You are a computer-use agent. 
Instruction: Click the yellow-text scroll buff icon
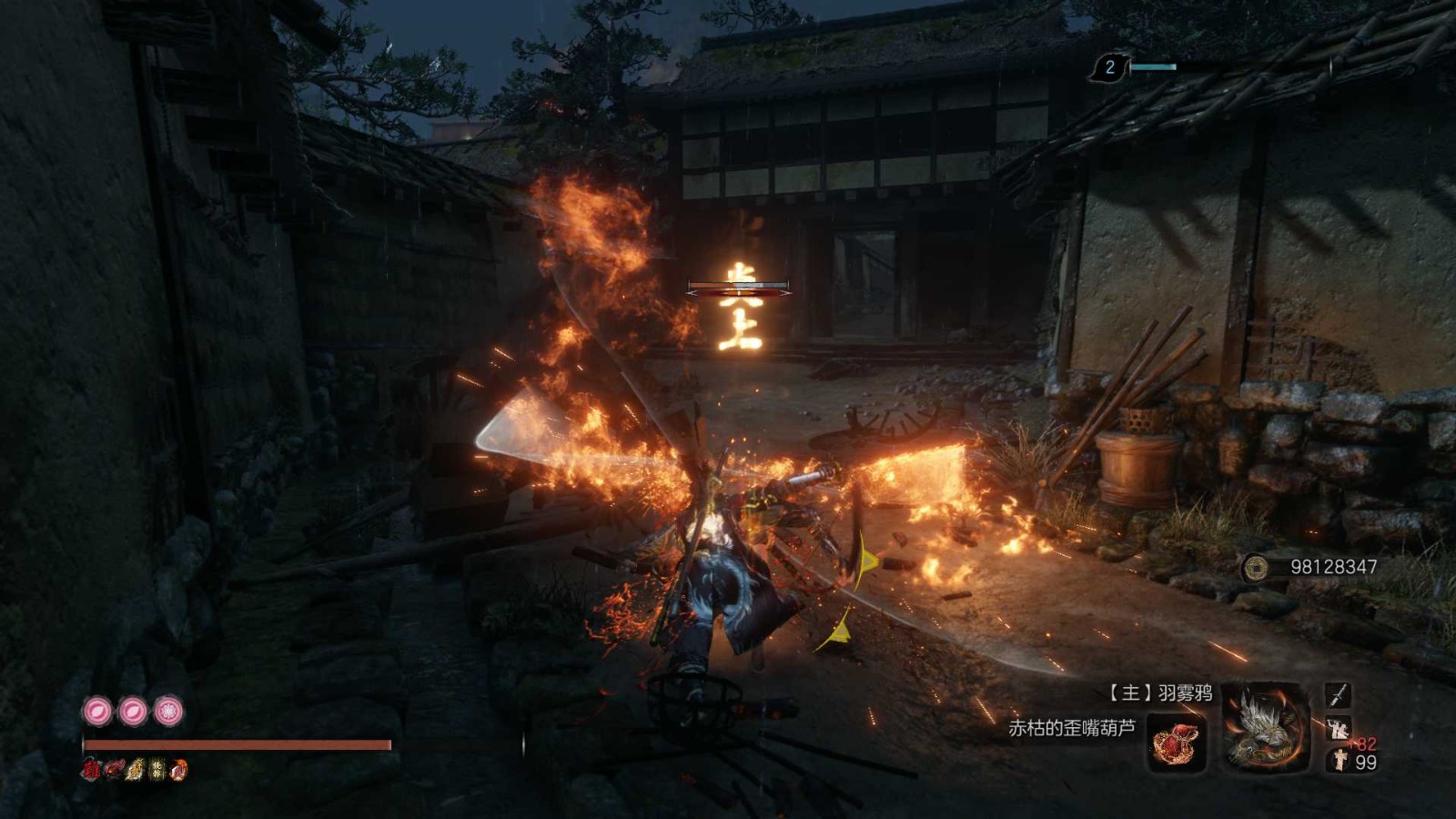point(157,770)
